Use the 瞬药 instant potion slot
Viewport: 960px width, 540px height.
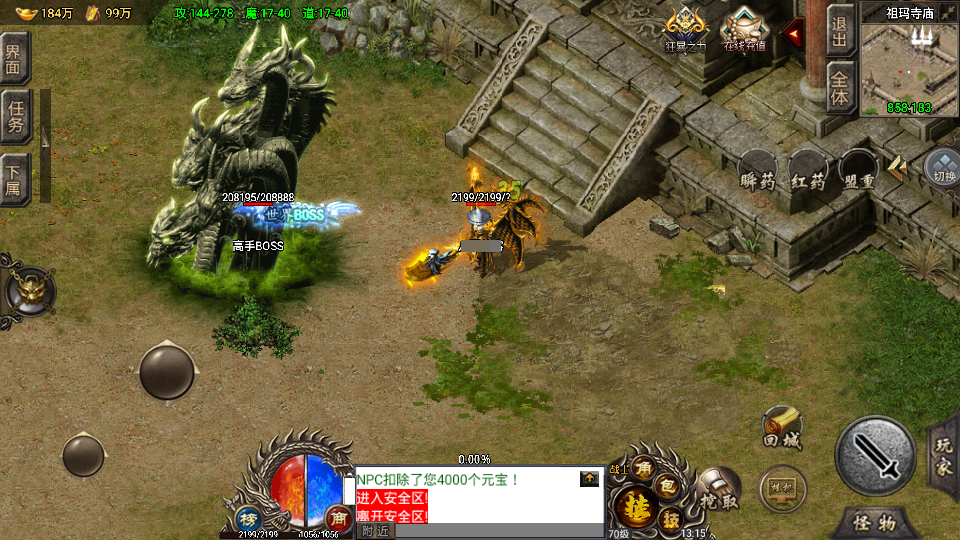[x=757, y=172]
